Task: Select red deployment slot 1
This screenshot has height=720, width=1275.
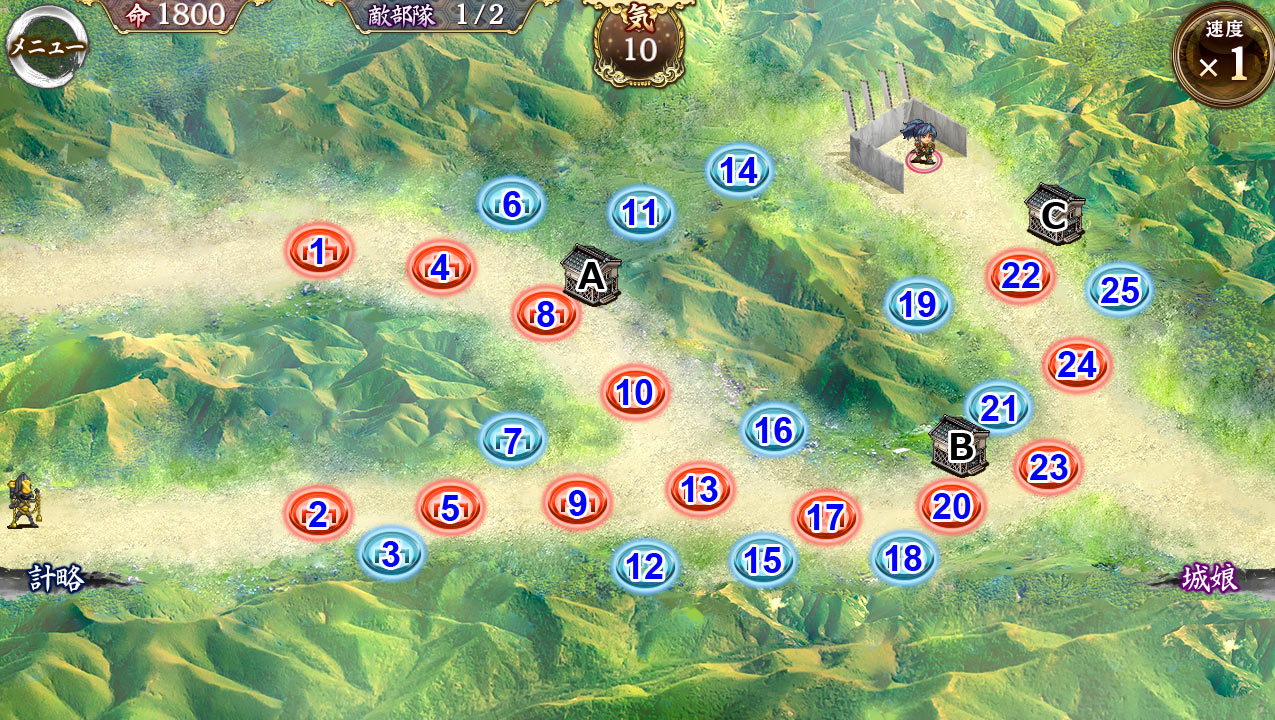Action: click(x=319, y=252)
